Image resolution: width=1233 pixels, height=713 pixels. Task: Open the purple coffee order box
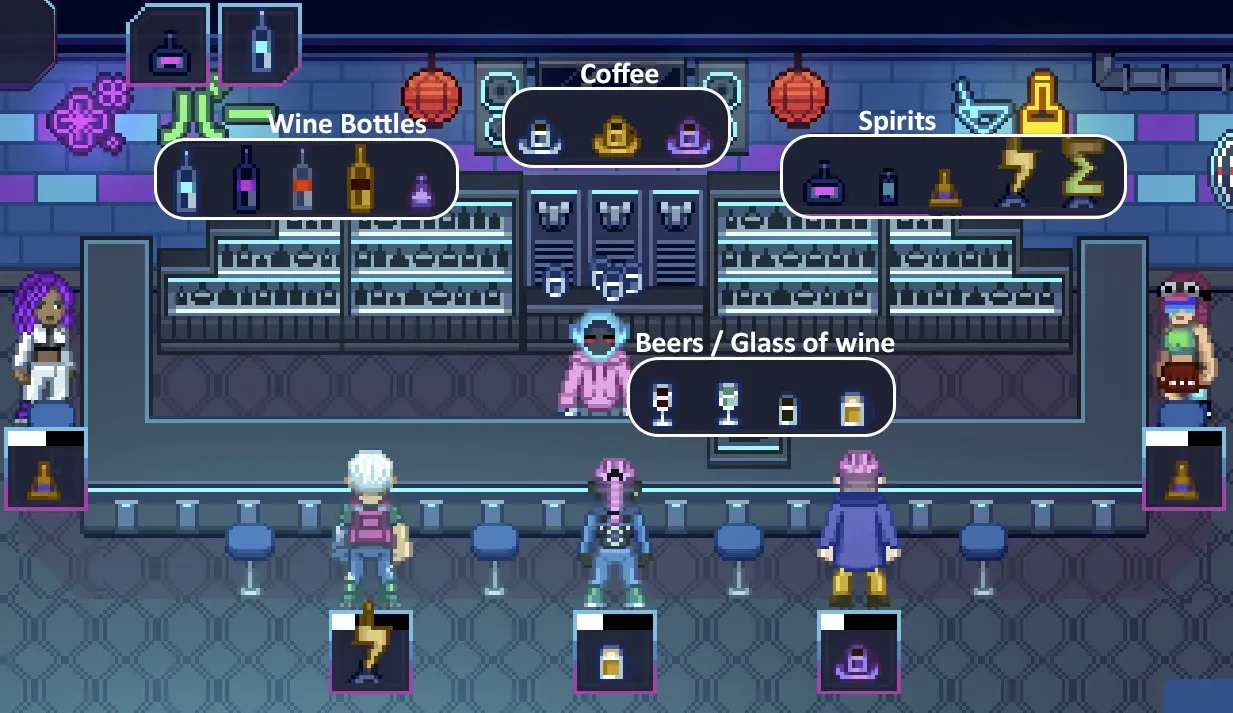(x=858, y=652)
